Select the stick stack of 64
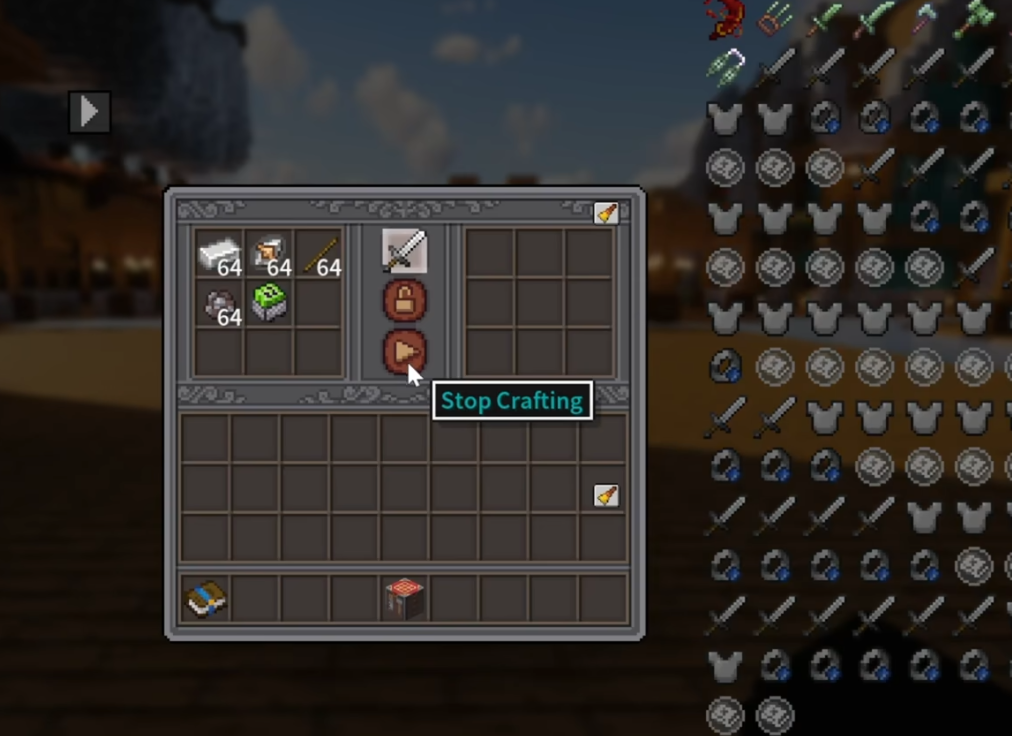 (319, 254)
